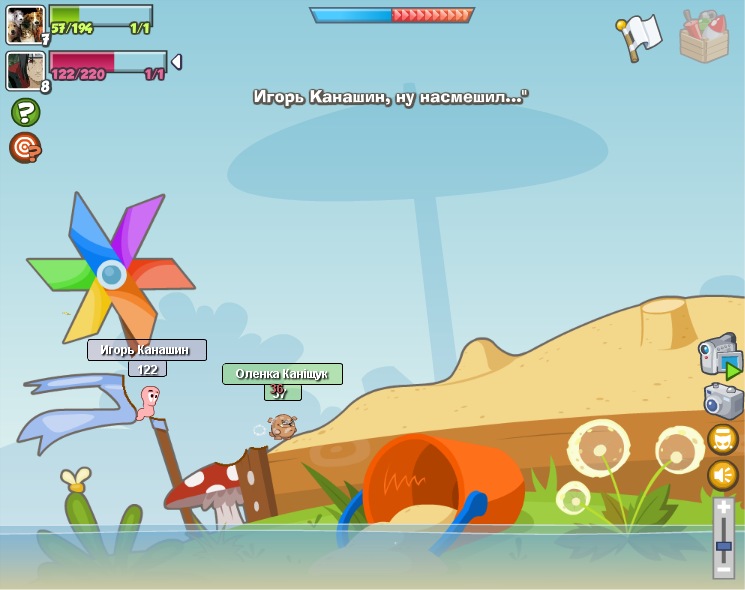Click the blue zoom slider handle
Image resolution: width=745 pixels, height=590 pixels.
coord(724,545)
